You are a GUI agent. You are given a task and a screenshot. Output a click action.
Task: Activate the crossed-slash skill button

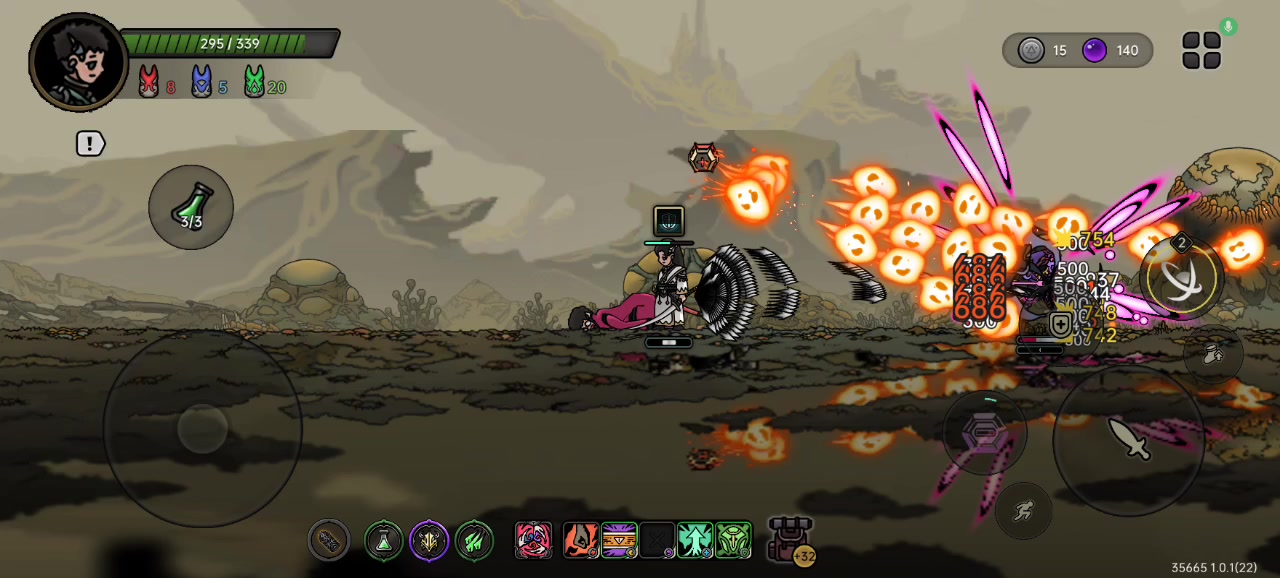coord(1181,277)
